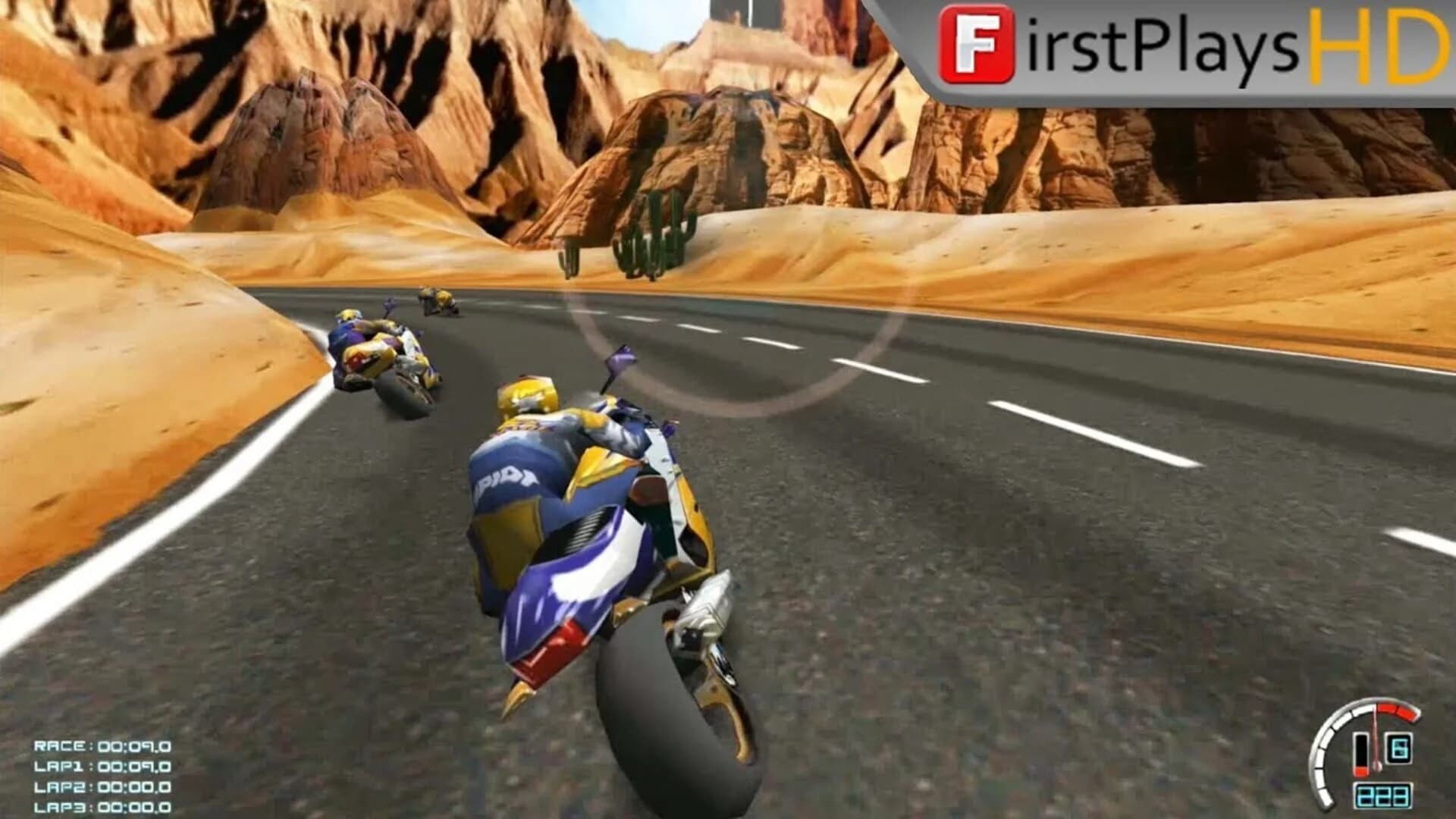The height and width of the screenshot is (819, 1456).
Task: Select the LAP1 time entry
Action: [102, 766]
